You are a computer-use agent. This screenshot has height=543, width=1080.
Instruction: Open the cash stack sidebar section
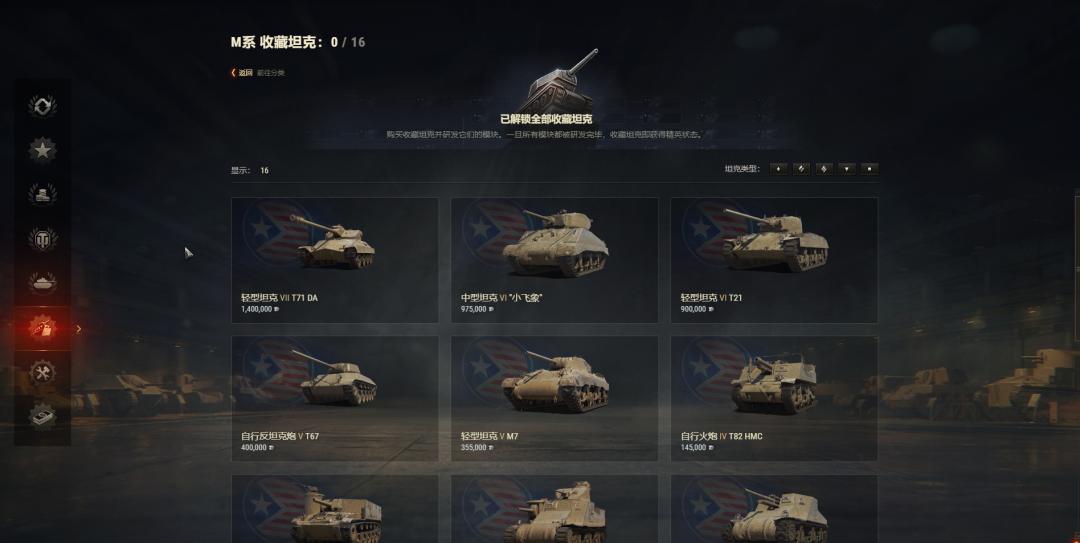(x=42, y=414)
